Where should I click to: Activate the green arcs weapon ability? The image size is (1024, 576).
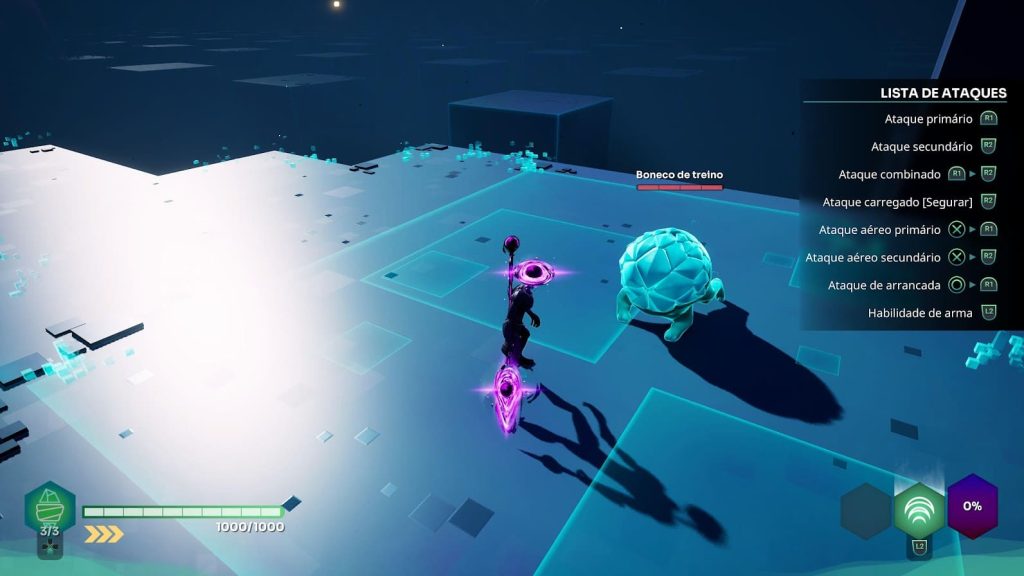[x=919, y=508]
